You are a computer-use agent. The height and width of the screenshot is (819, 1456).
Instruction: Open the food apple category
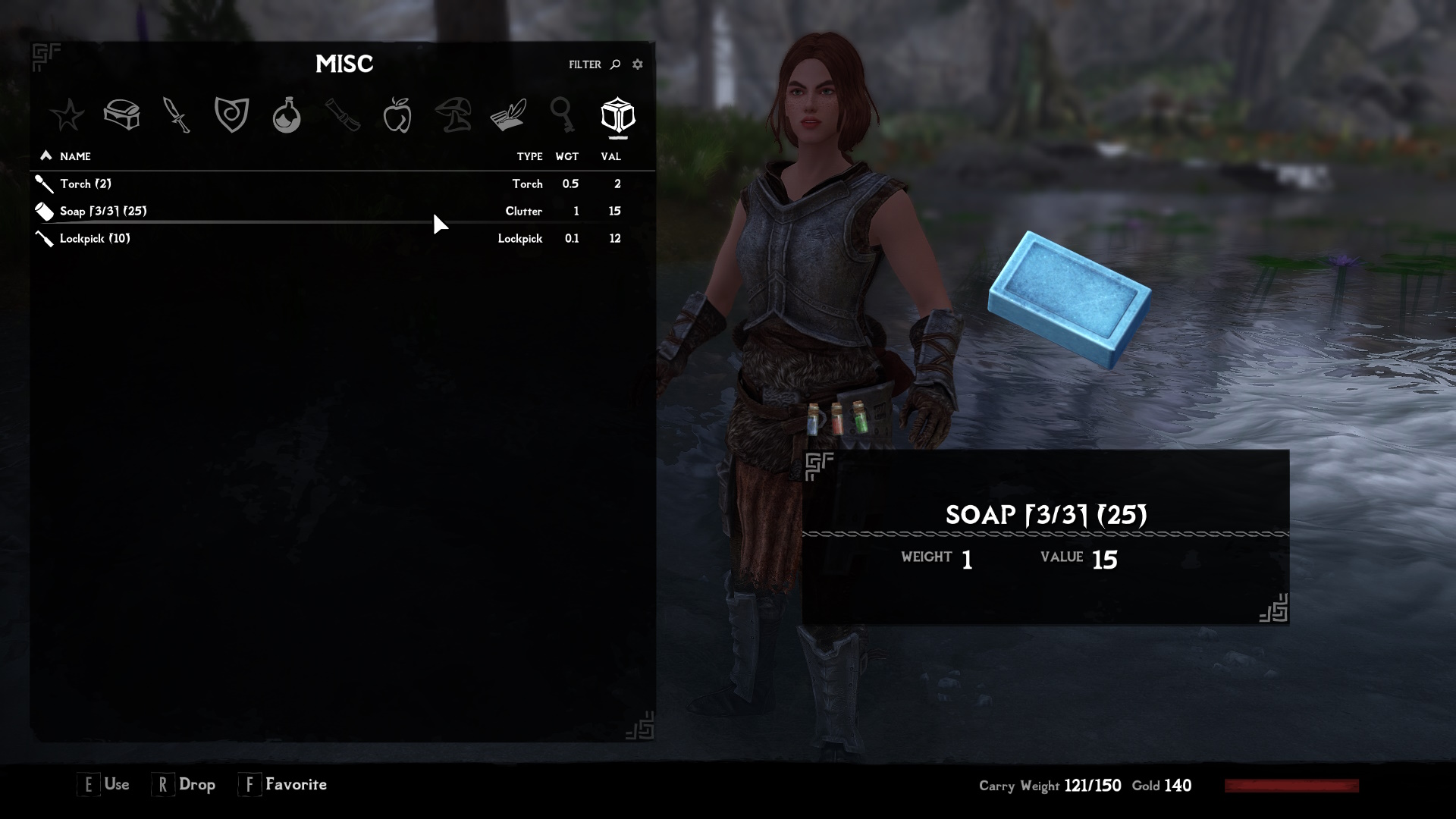point(398,115)
